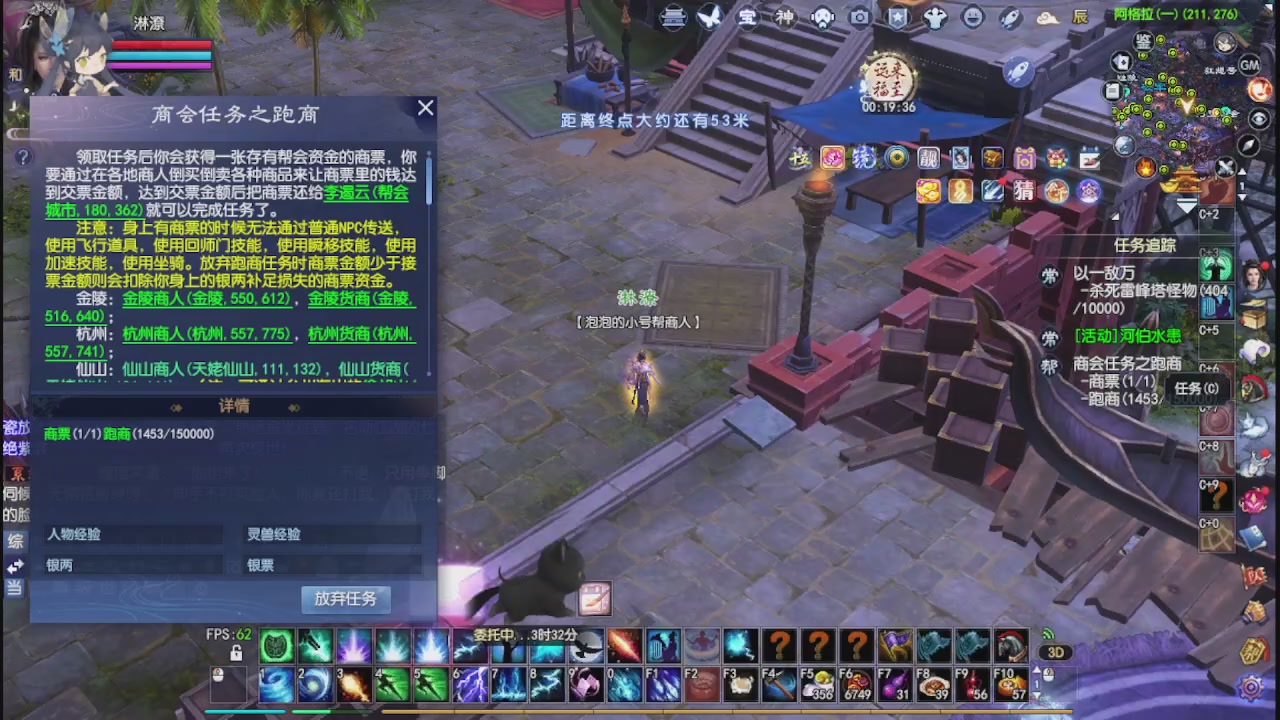Image resolution: width=1280 pixels, height=720 pixels.
Task: Select the camera screenshot icon in top bar
Action: 859,17
